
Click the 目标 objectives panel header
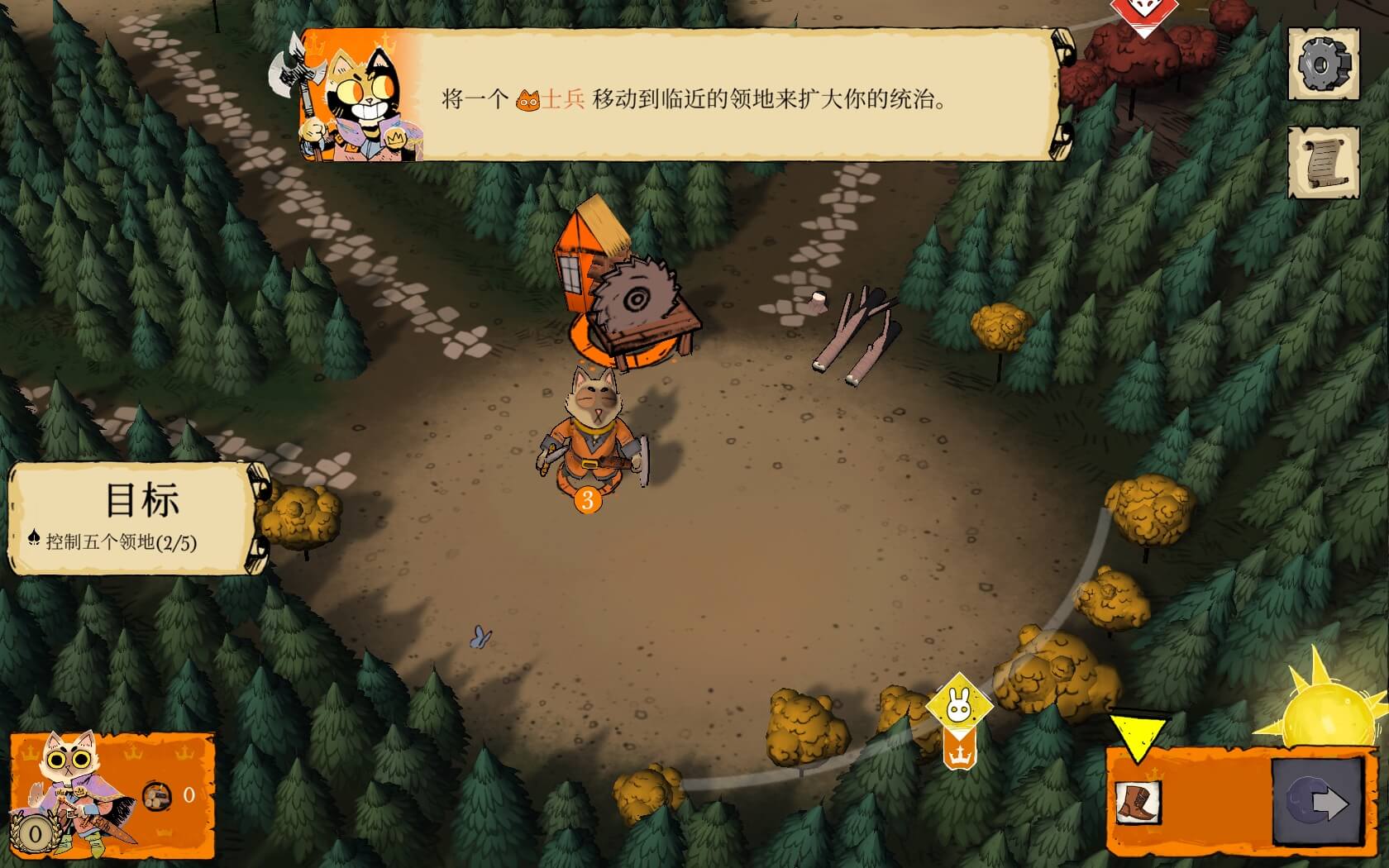142,497
